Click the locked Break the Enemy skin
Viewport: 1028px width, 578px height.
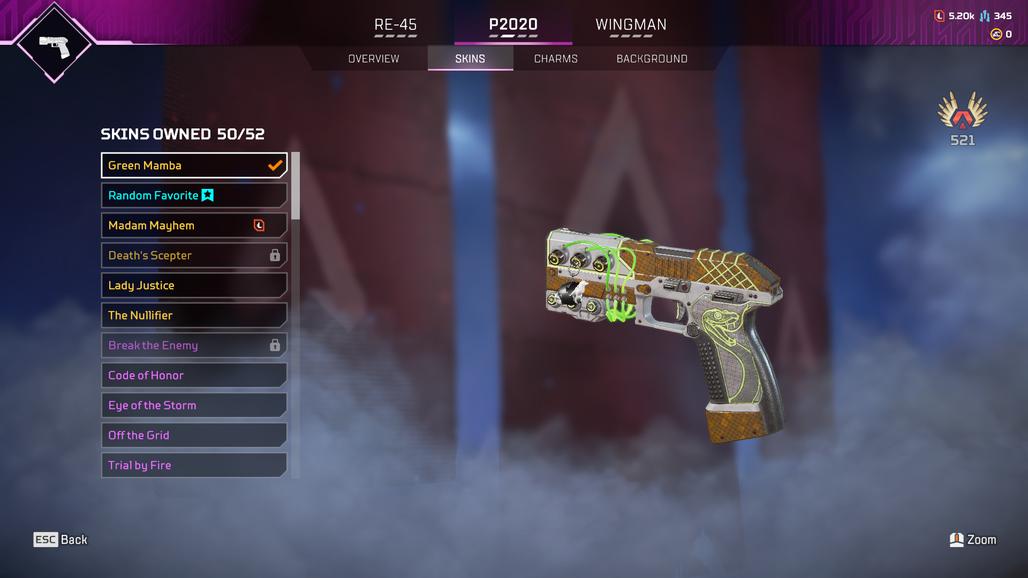coord(194,346)
